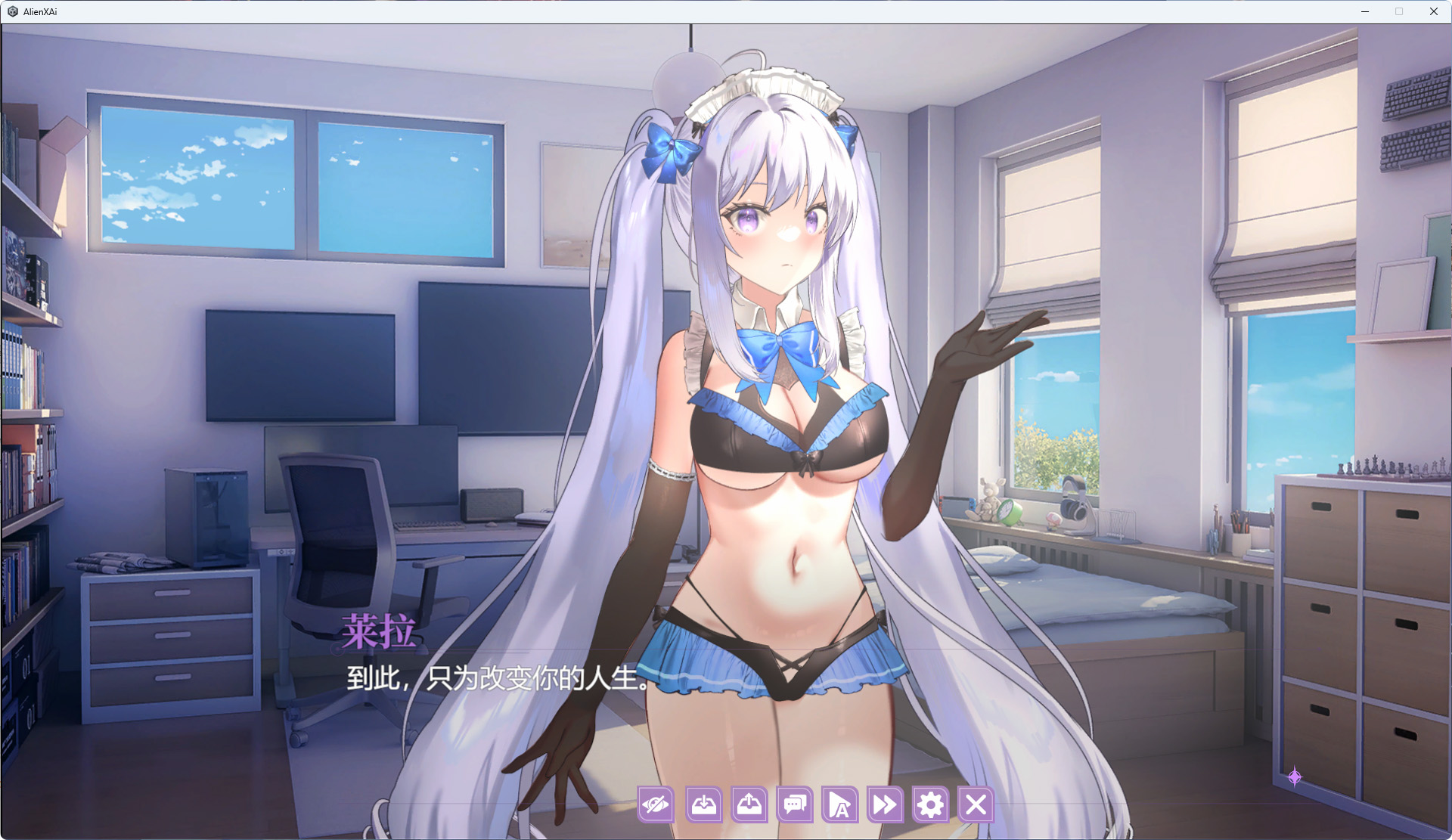Viewport: 1452px width, 840px height.
Task: Show the dialogue history log with speech bubbles icon
Action: 795,804
